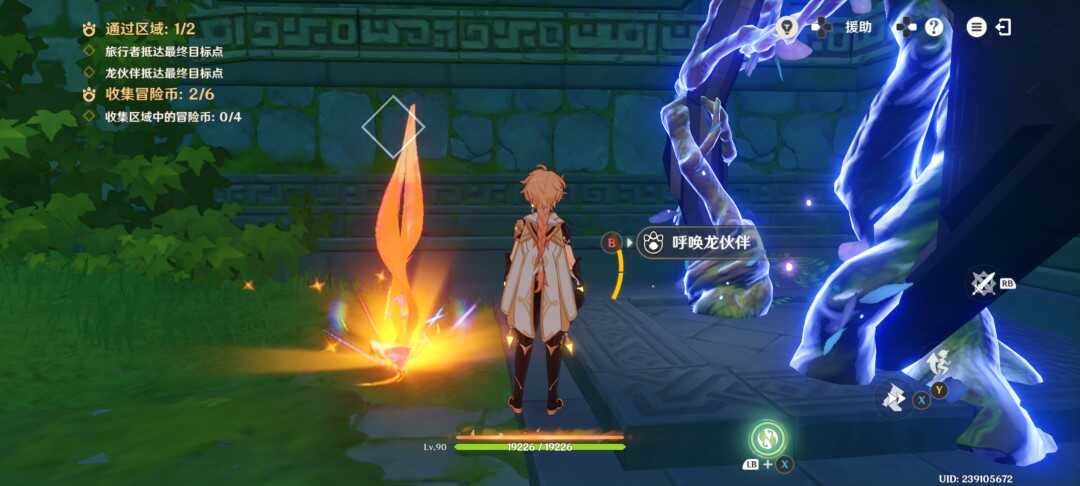Select the 呼唤龙伙伴 summon dragon companion prompt
The height and width of the screenshot is (486, 1080).
[694, 242]
